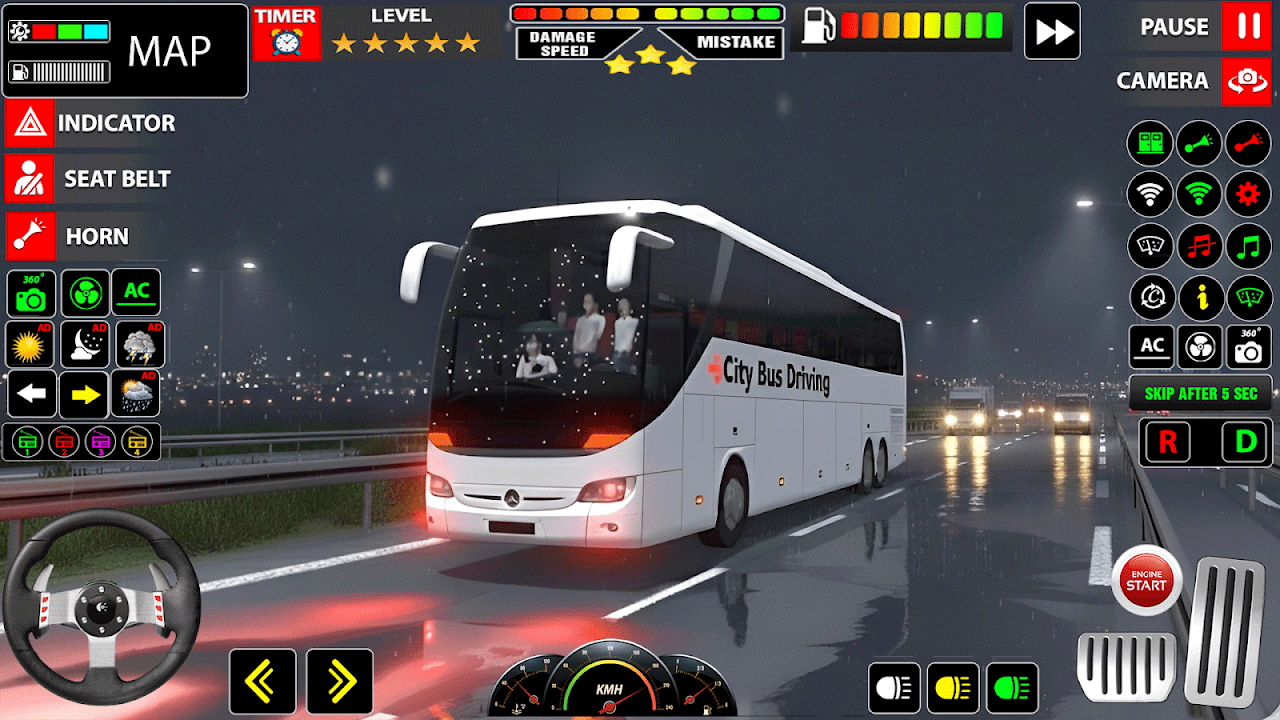Viewport: 1280px width, 720px height.
Task: Open the red gear settings icon
Action: click(x=1248, y=194)
